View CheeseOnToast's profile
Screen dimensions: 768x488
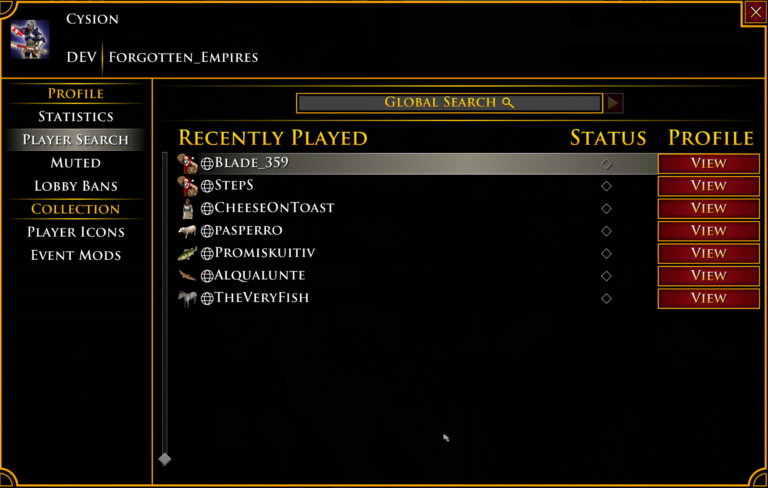(x=708, y=208)
